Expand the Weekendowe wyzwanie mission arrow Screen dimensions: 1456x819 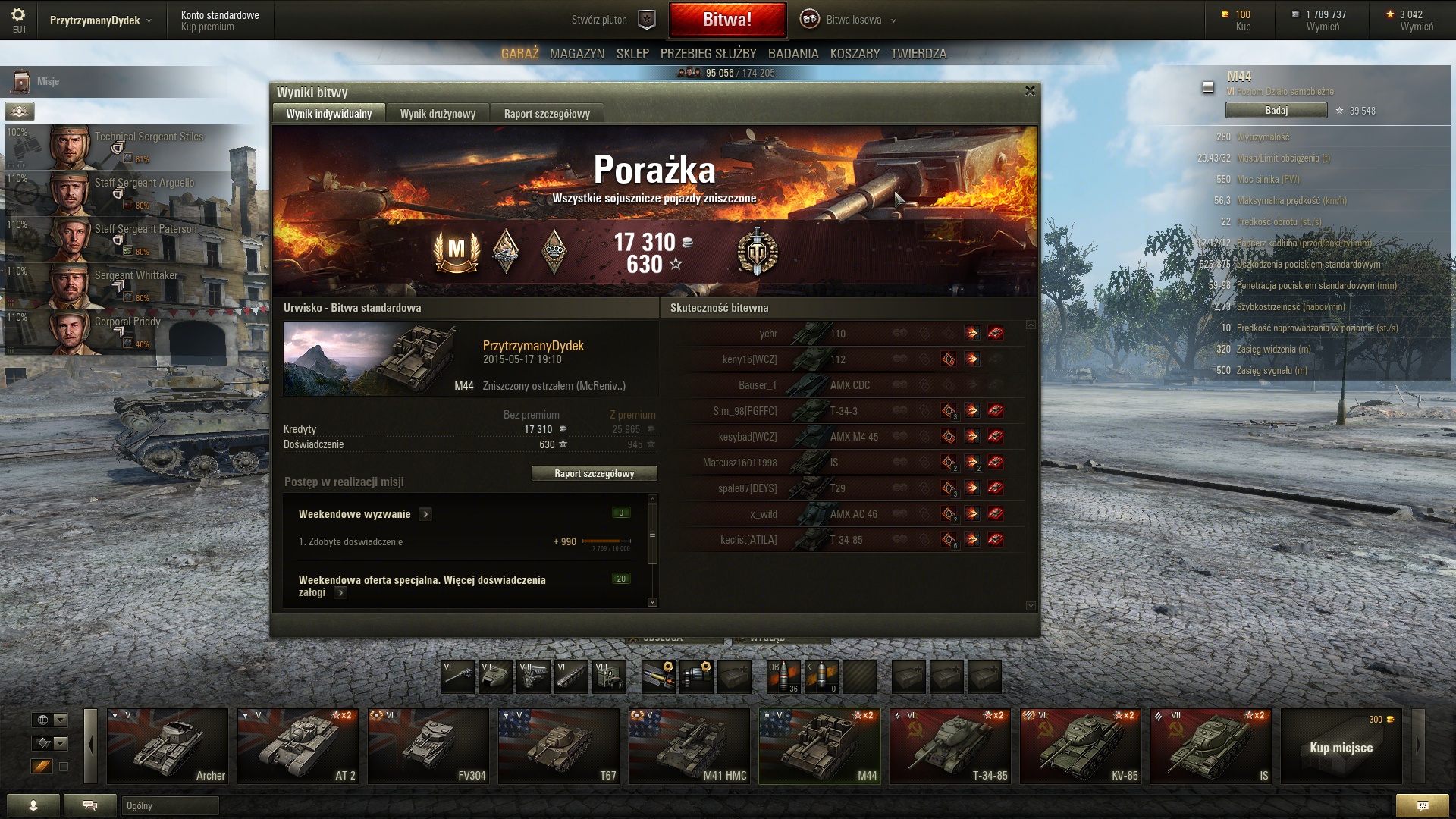[425, 514]
